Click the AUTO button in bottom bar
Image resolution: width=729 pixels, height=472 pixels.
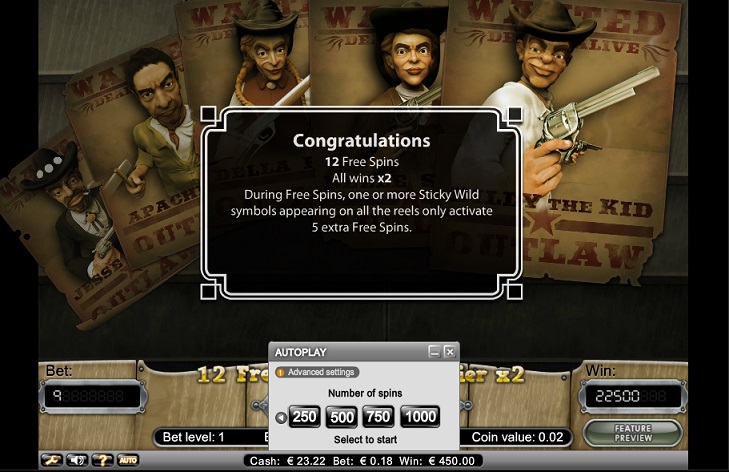128,460
